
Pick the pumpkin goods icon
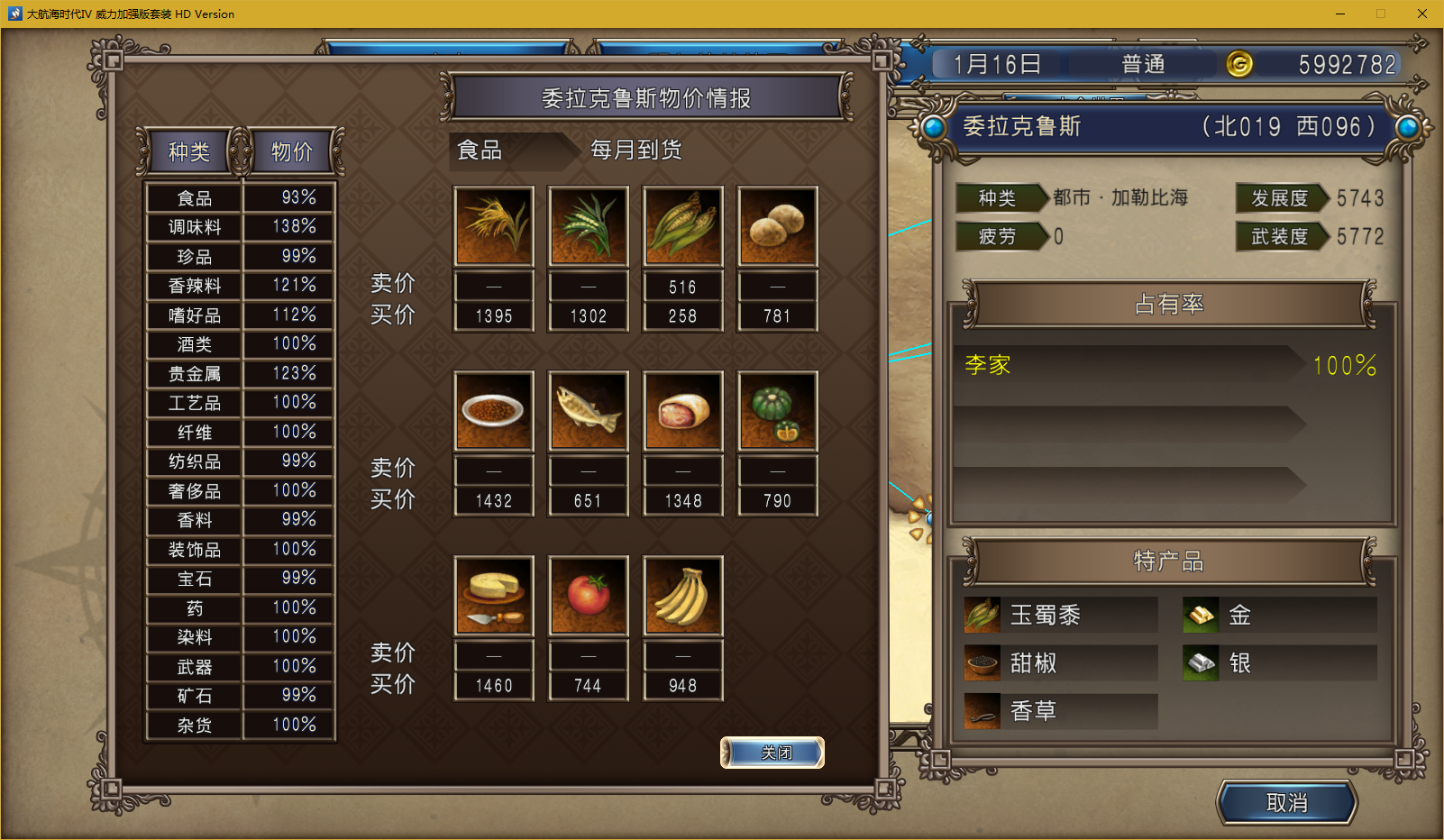[777, 411]
